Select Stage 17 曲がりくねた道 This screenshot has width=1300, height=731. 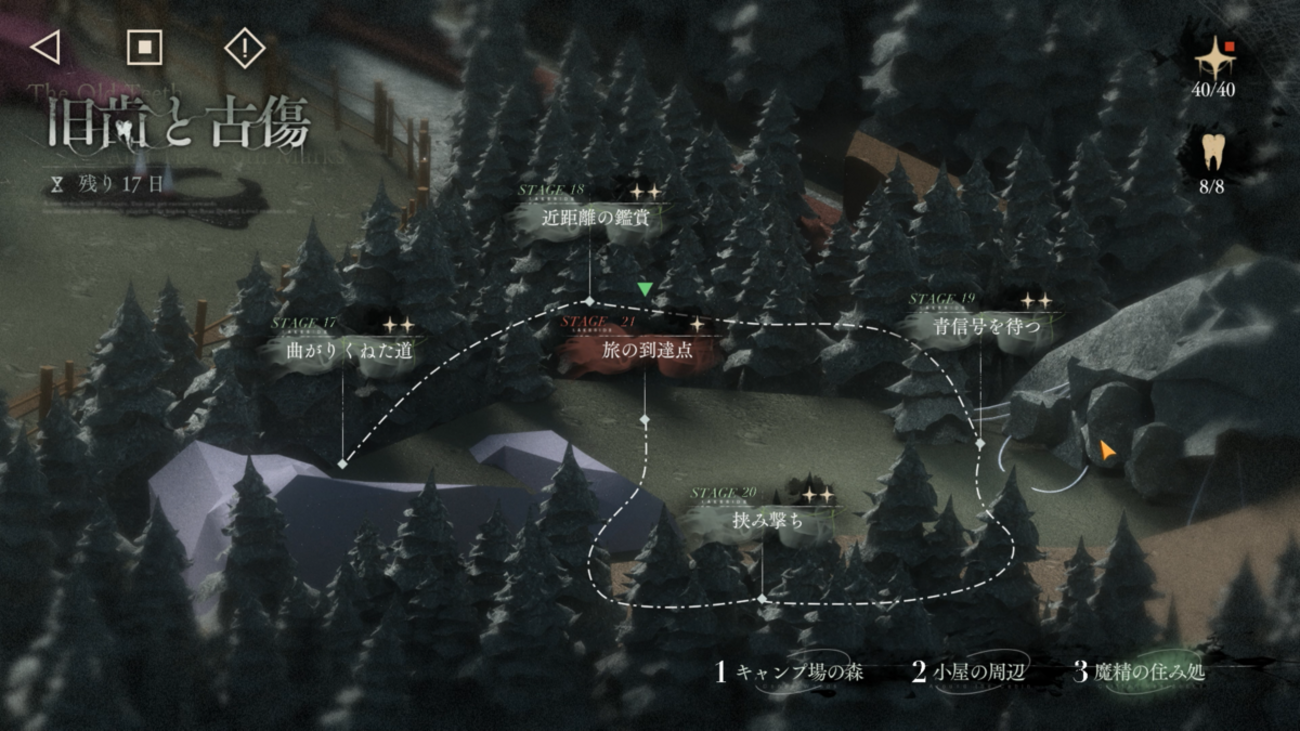(x=349, y=351)
